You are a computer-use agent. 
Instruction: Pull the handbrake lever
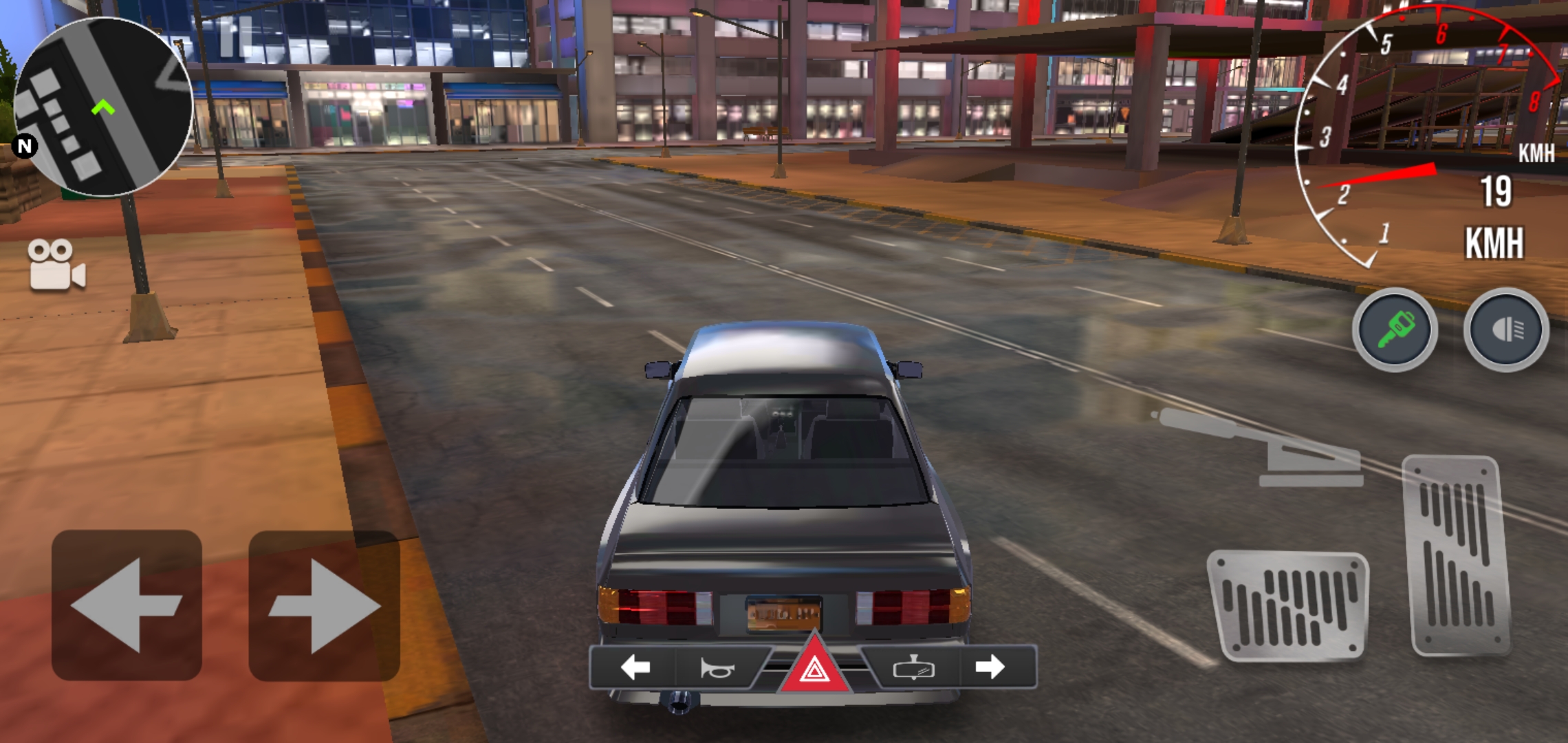point(1265,449)
